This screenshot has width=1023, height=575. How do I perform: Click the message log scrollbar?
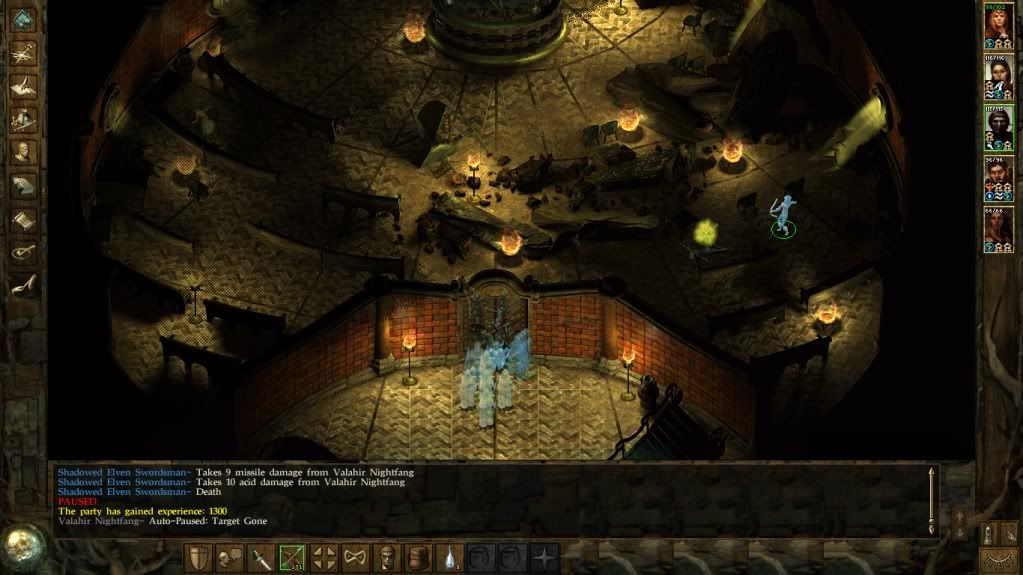click(x=932, y=499)
